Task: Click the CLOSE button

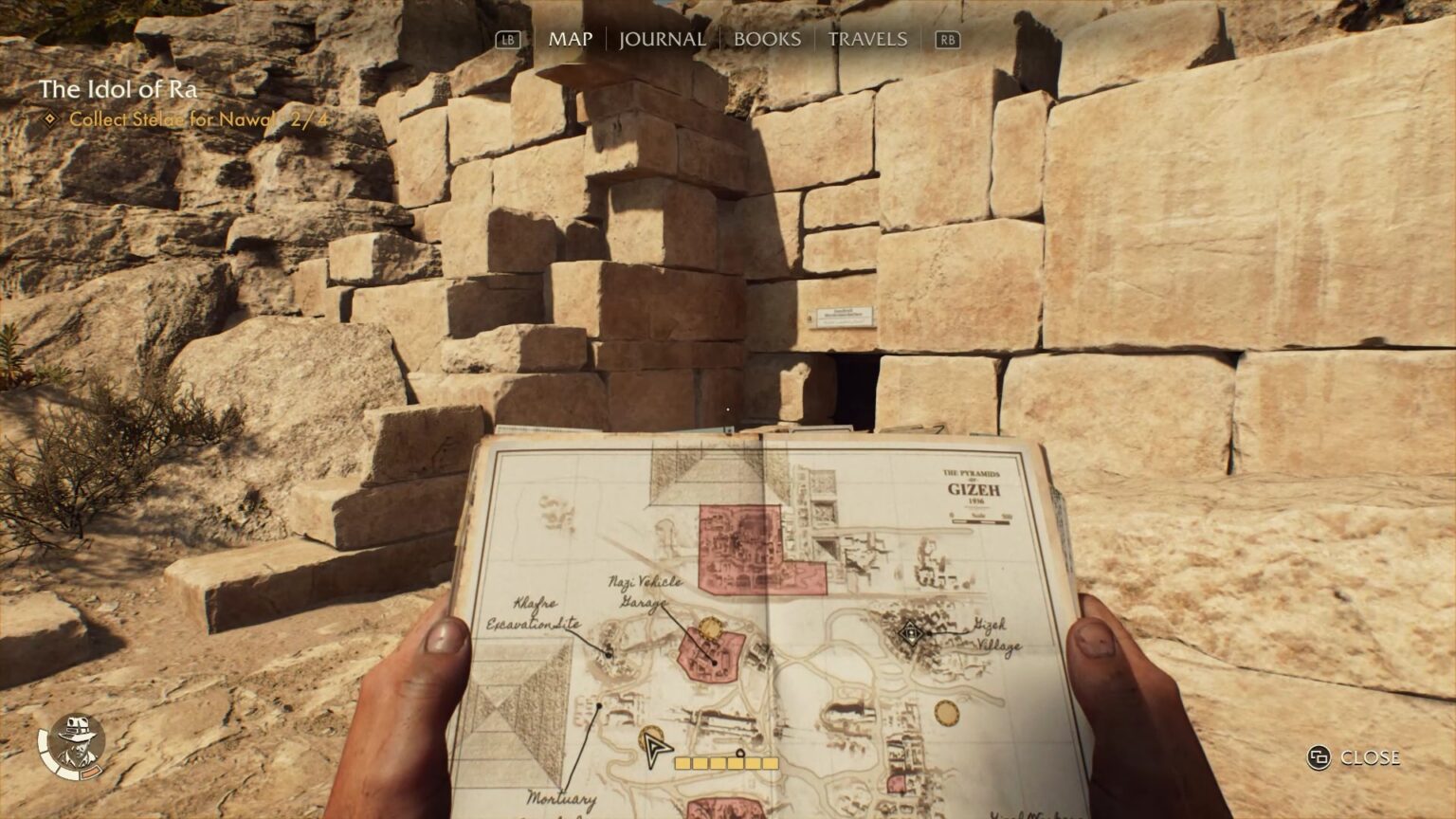Action: click(1369, 757)
